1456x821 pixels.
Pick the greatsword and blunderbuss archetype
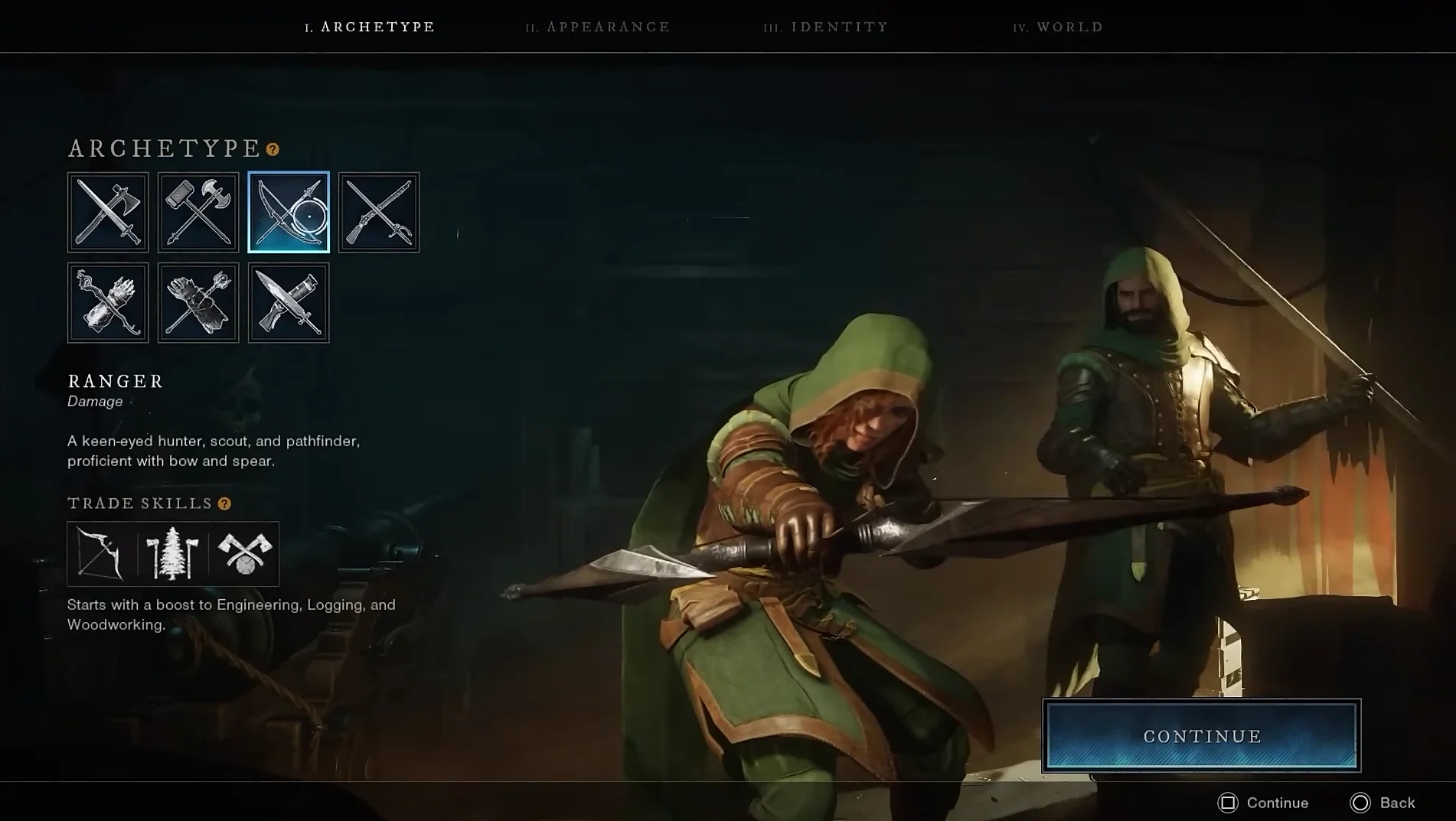289,302
